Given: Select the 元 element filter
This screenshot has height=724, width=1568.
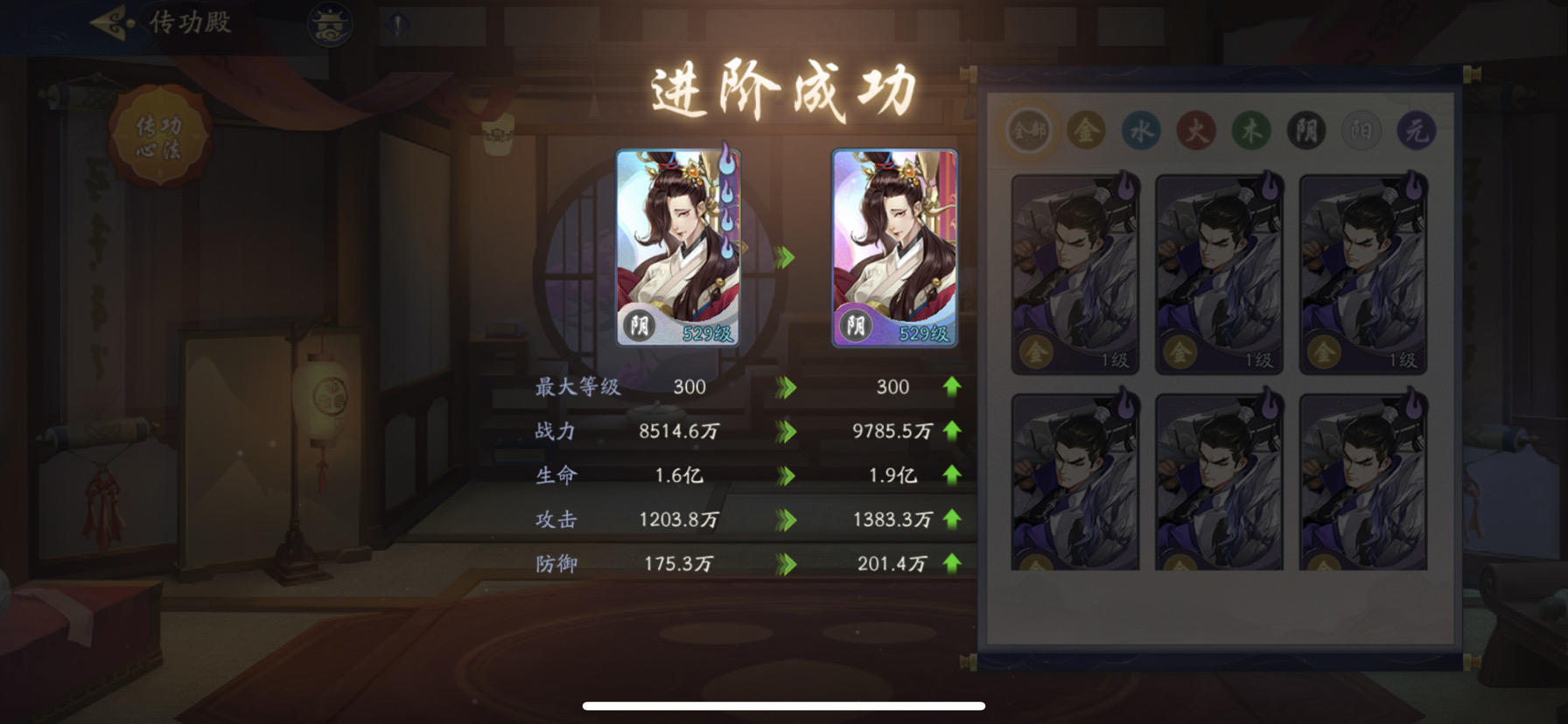Looking at the screenshot, I should pos(1417,129).
